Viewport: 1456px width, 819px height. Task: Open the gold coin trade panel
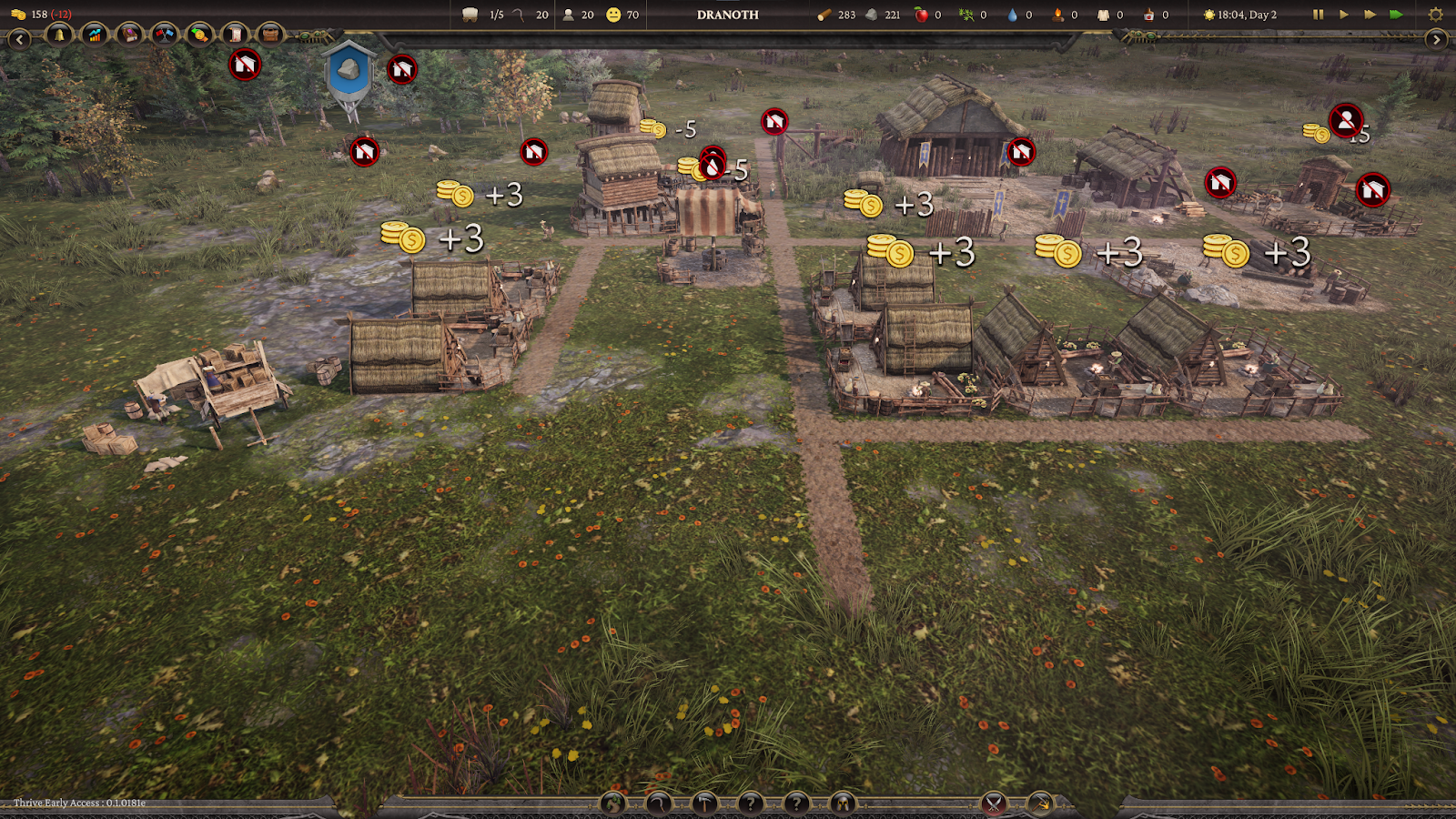point(199,35)
